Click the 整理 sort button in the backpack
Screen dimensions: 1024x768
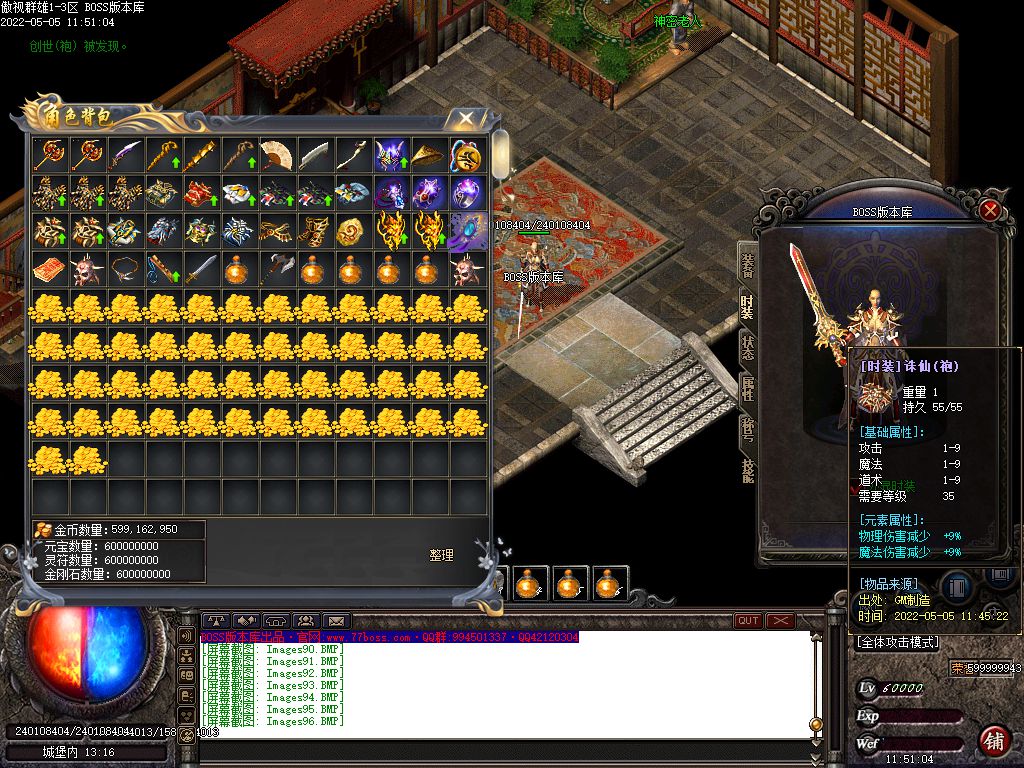point(442,555)
